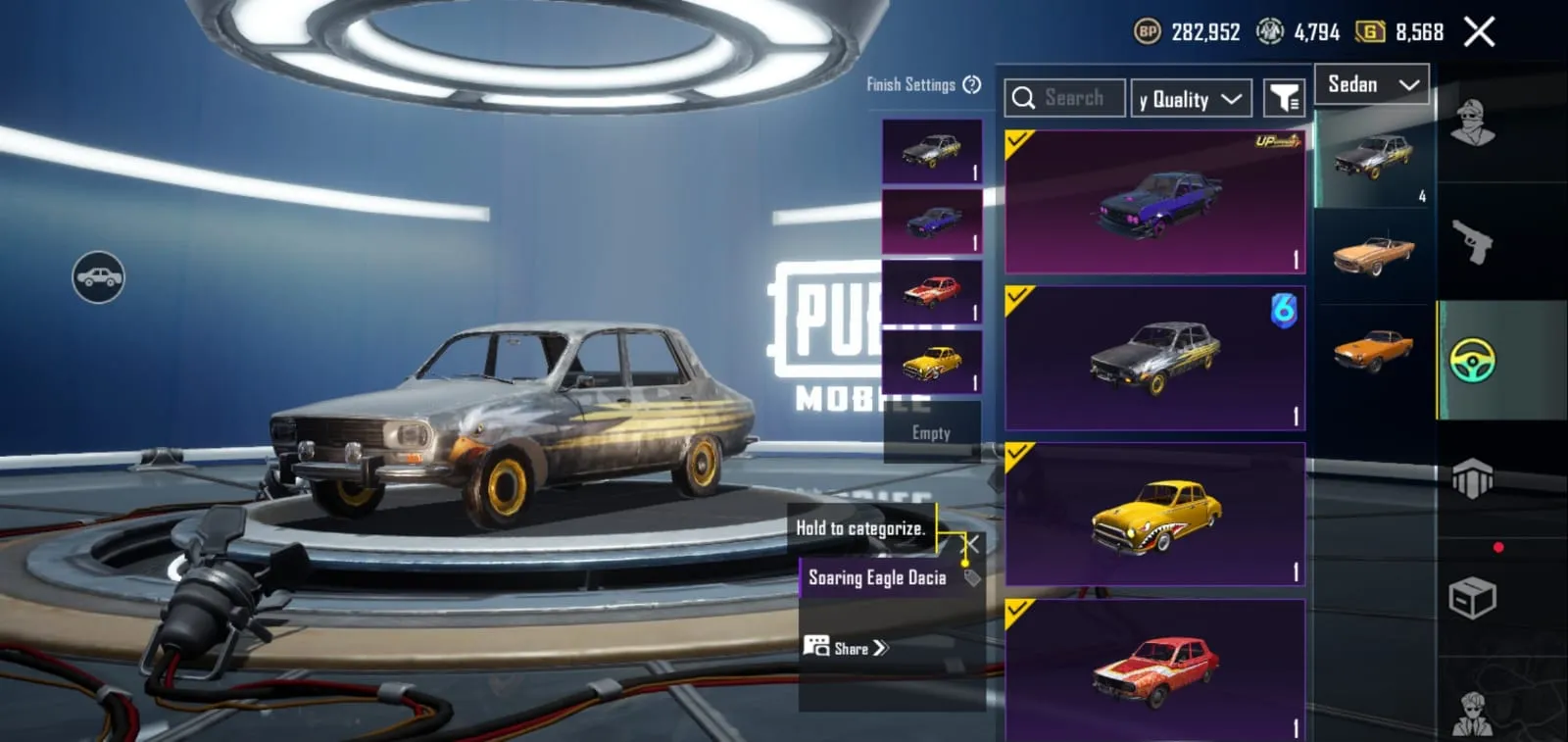Screen dimensions: 1568x742
Task: Click the Empty finish slot
Action: click(x=930, y=432)
